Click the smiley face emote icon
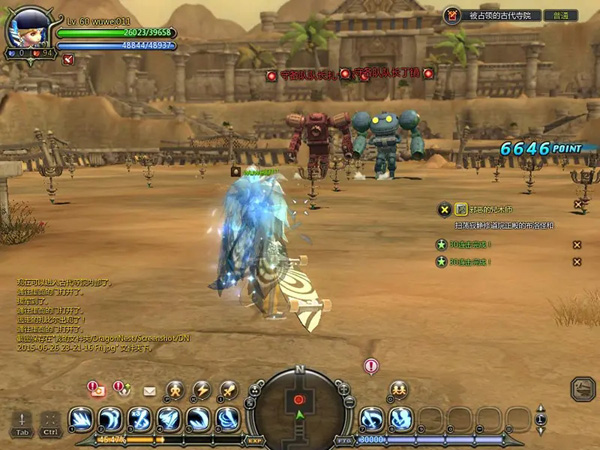Screen dimensions: 600x450 click(398, 389)
